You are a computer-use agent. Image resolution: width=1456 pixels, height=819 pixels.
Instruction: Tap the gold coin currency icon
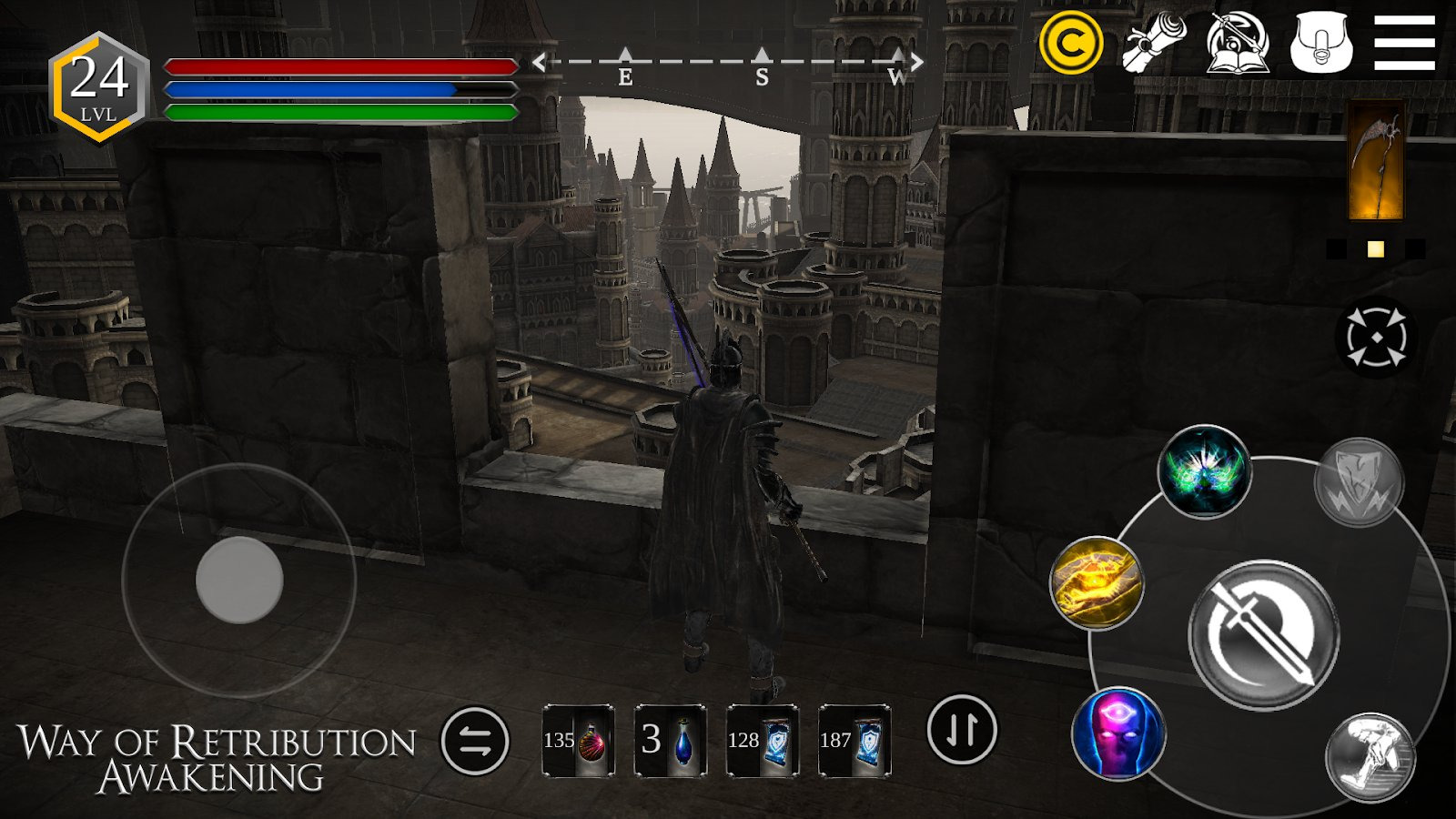(1071, 43)
